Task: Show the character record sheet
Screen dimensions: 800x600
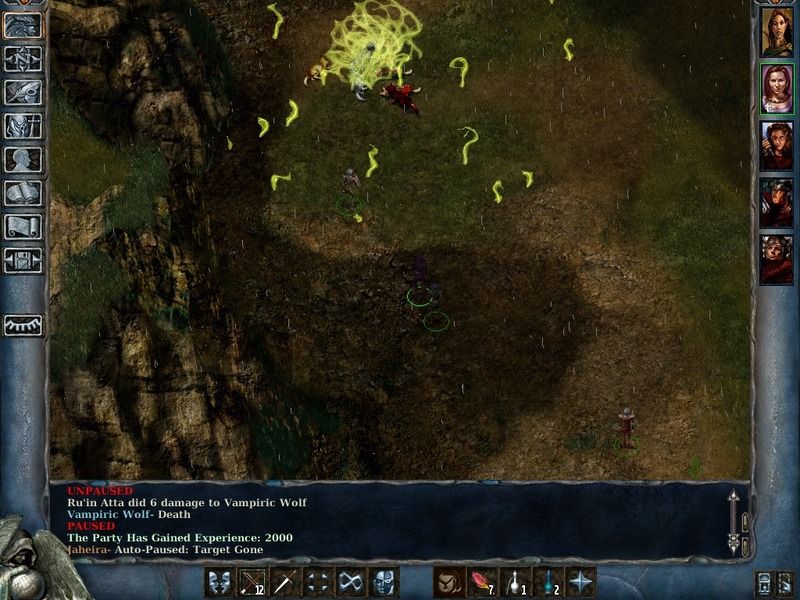Action: click(23, 159)
